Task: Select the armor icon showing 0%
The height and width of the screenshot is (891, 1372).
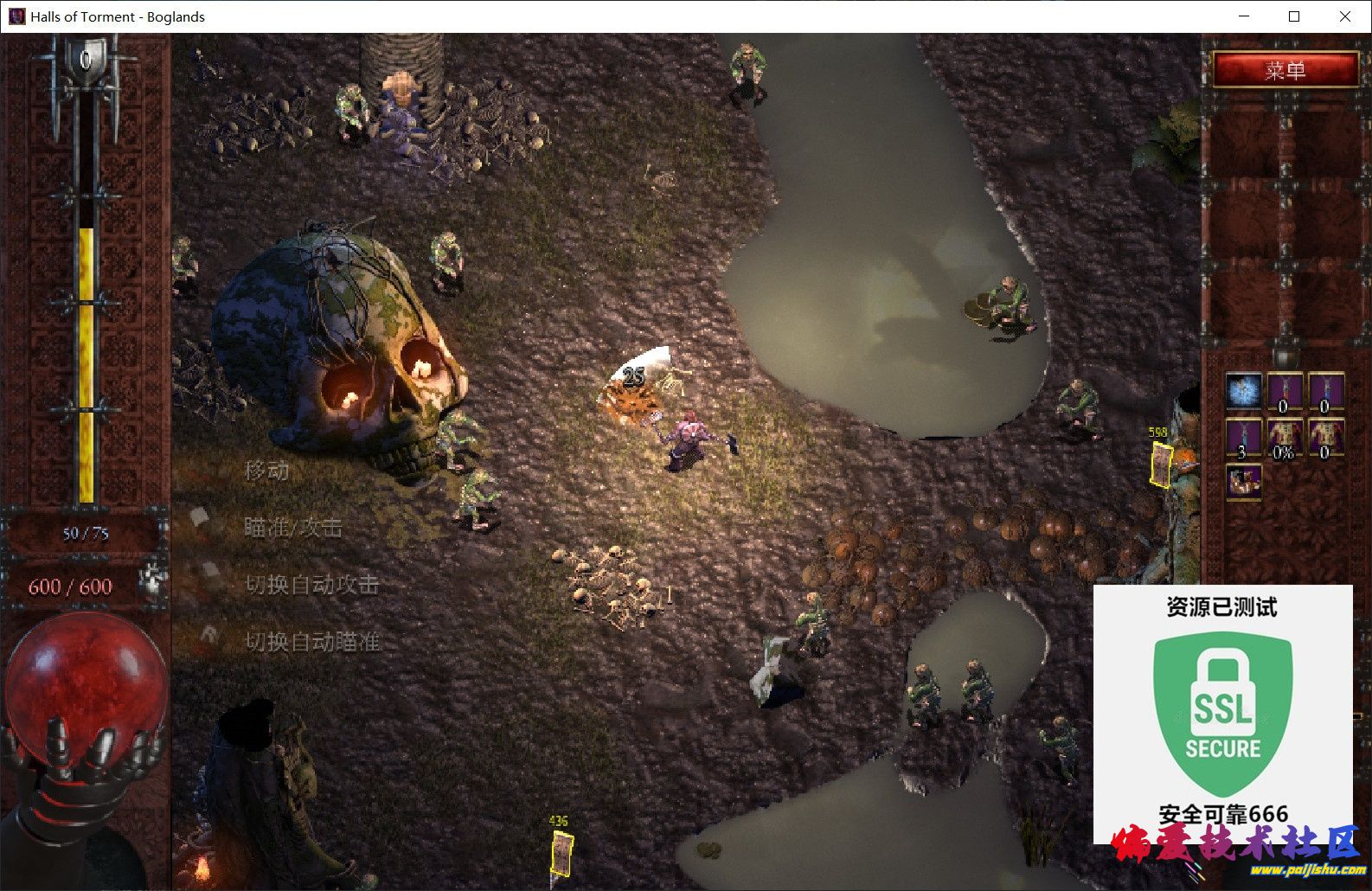Action: pyautogui.click(x=1284, y=438)
